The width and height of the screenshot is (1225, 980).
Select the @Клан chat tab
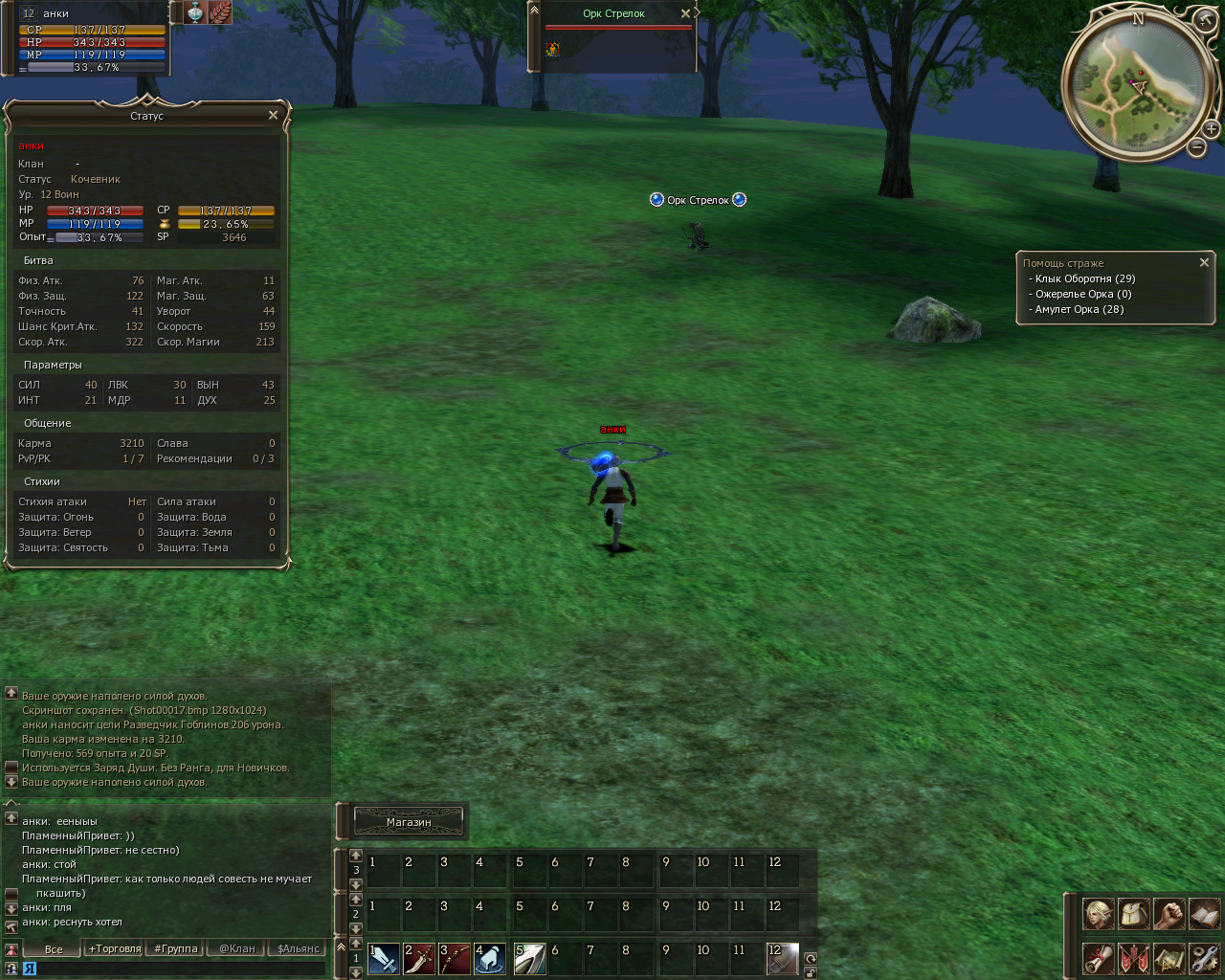(237, 949)
